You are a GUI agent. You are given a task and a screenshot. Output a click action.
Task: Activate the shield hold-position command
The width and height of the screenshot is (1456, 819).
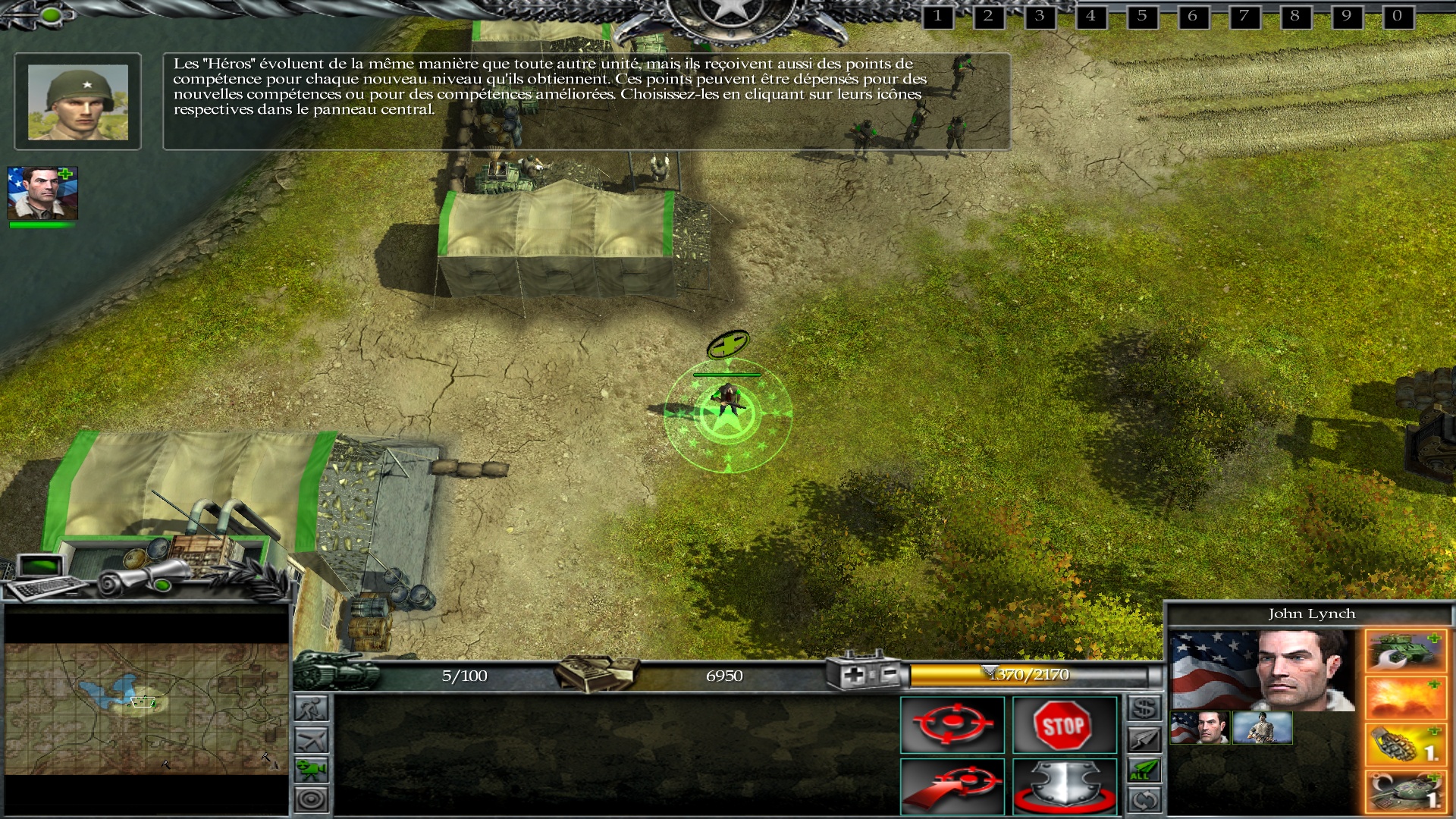point(1064,787)
